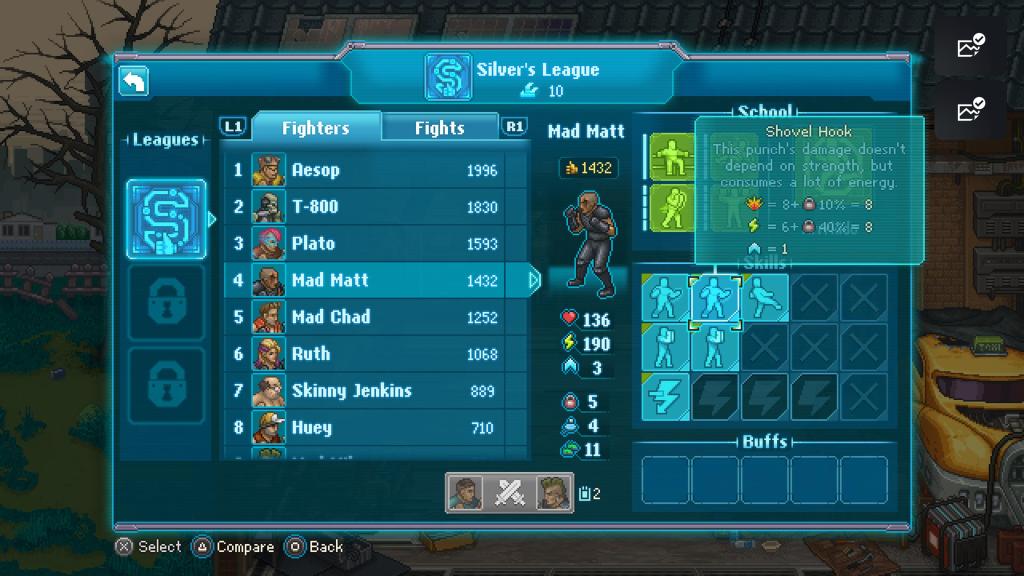Switch to the Fighters tab

pyautogui.click(x=315, y=127)
